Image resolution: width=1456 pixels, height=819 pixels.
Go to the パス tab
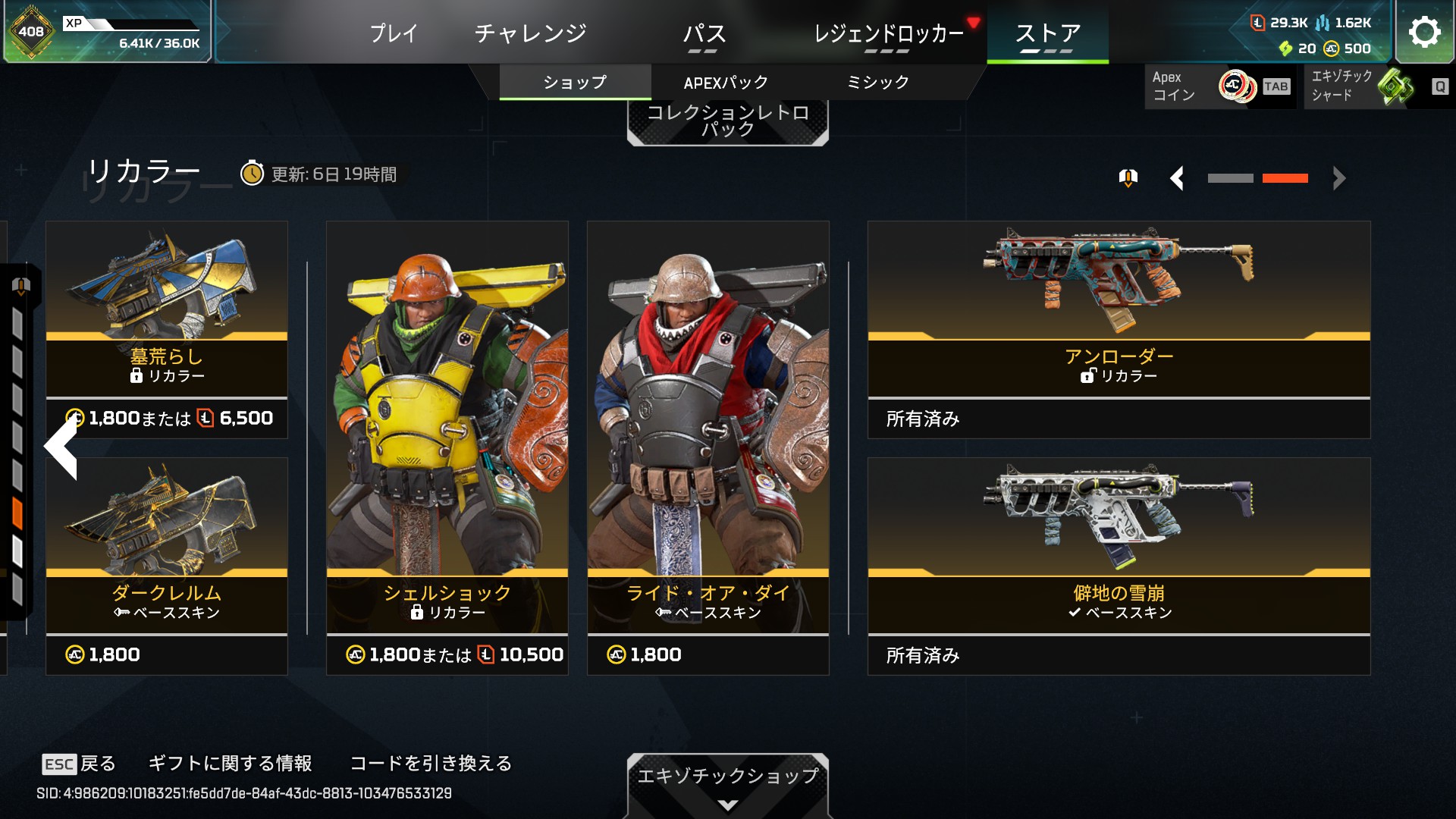tap(704, 33)
